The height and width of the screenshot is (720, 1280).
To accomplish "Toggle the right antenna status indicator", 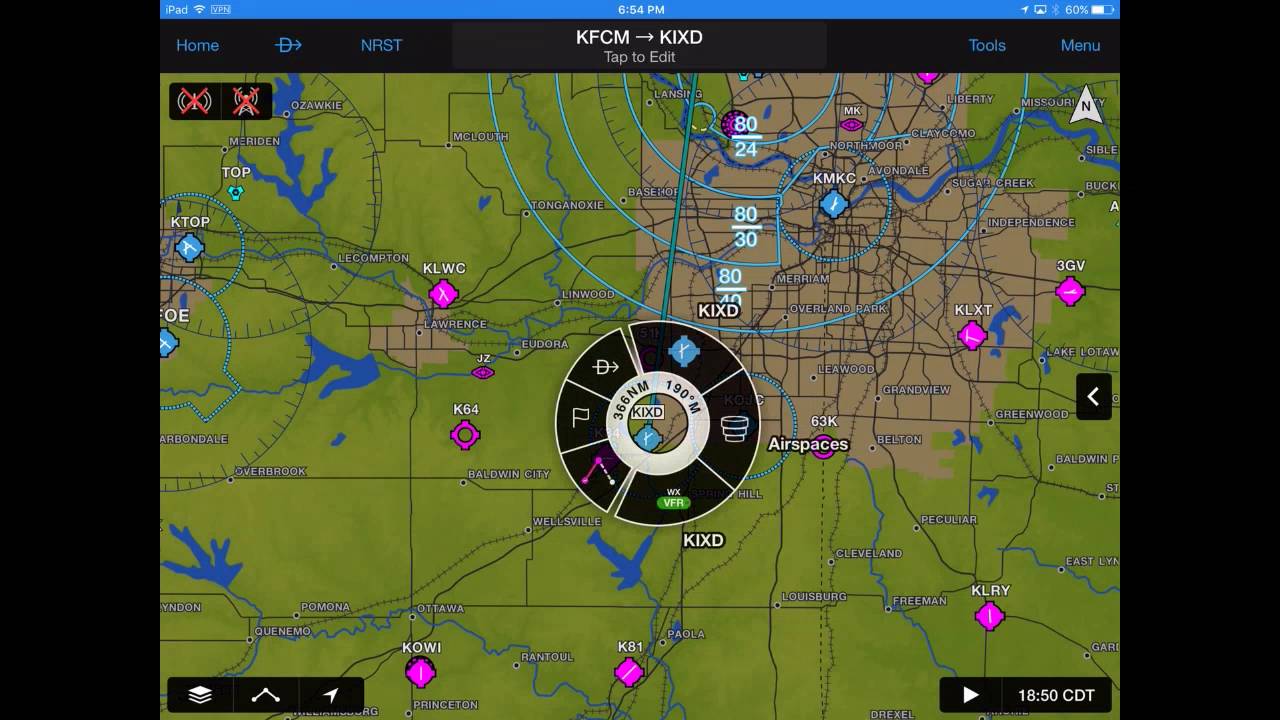I will [x=245, y=101].
